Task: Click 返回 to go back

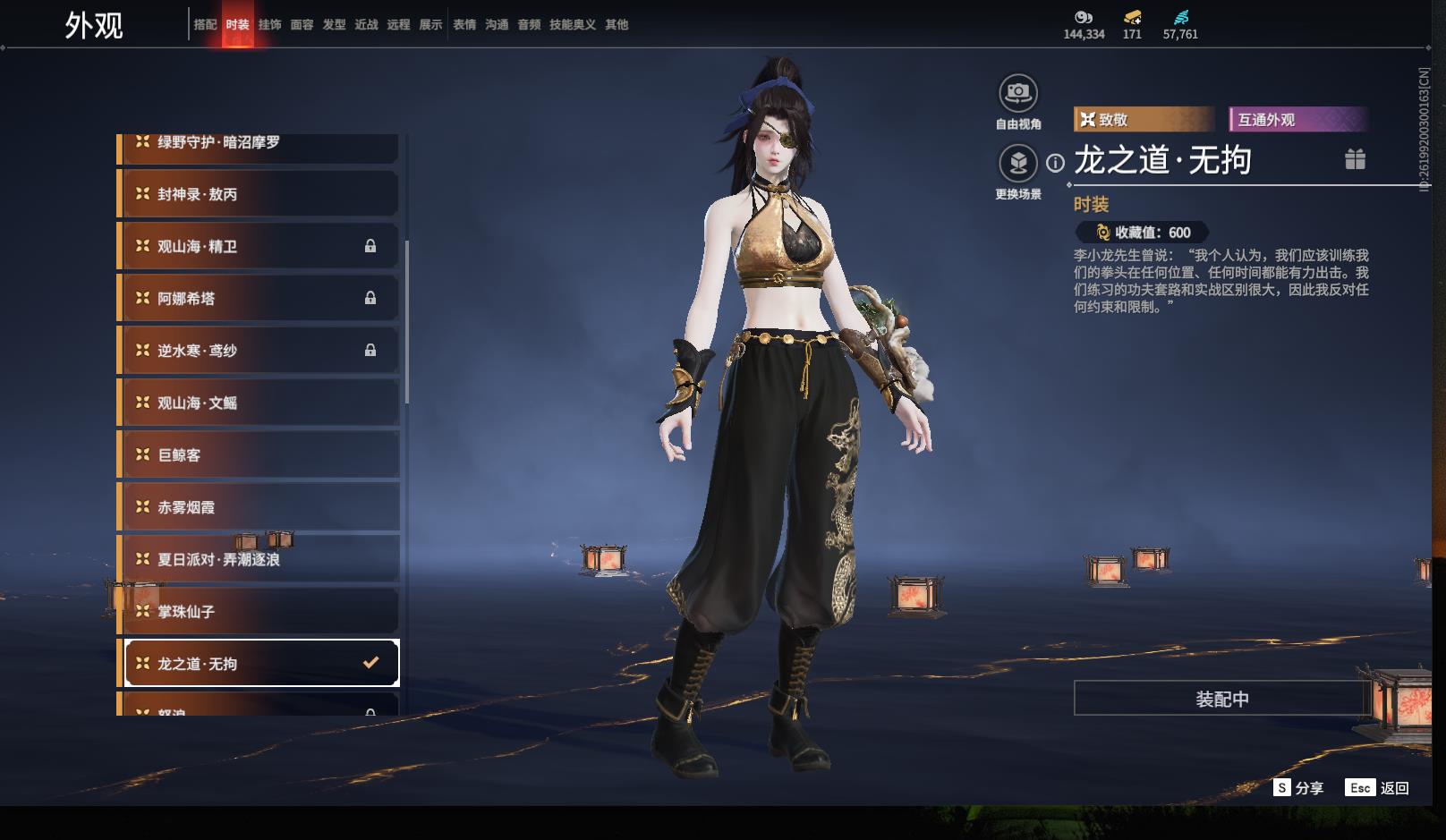Action: 1378,787
